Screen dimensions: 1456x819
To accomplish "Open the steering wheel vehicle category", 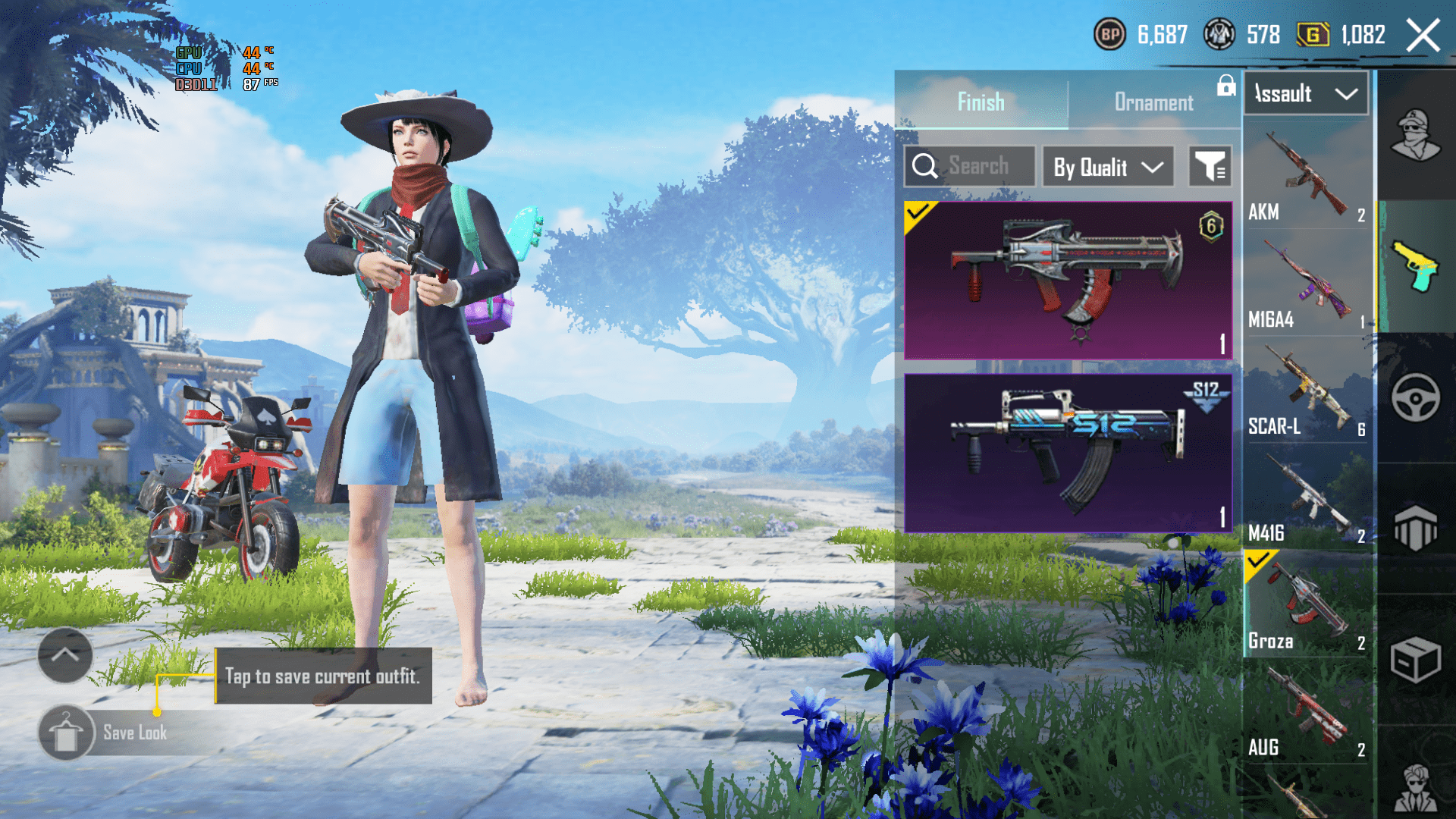I will pos(1415,397).
